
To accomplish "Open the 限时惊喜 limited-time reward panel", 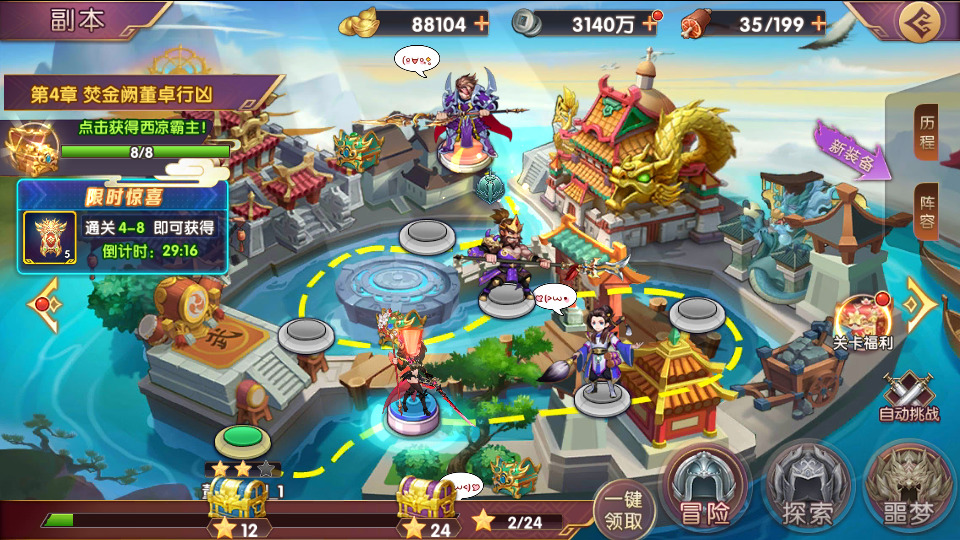I will click(x=122, y=227).
